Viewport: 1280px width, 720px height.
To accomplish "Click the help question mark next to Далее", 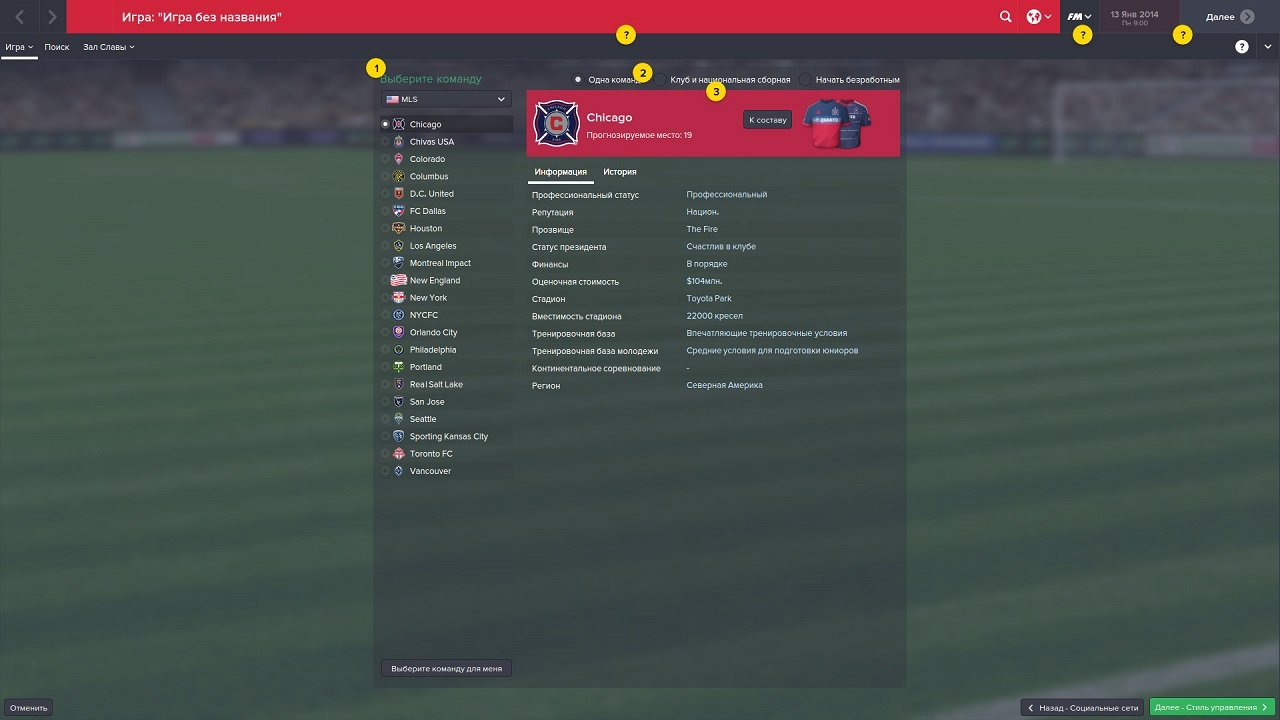I will pyautogui.click(x=1182, y=34).
